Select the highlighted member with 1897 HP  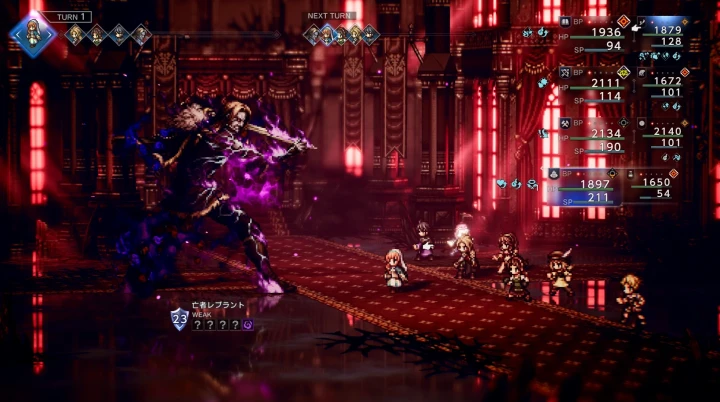(x=588, y=185)
